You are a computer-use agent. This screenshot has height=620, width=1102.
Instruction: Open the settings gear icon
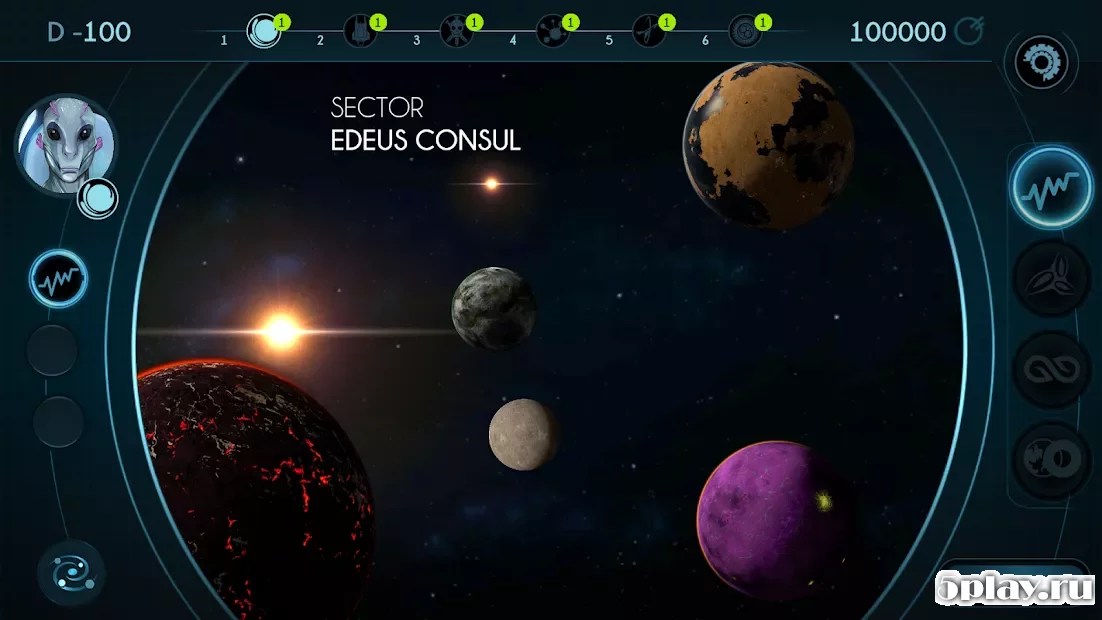click(x=1041, y=63)
